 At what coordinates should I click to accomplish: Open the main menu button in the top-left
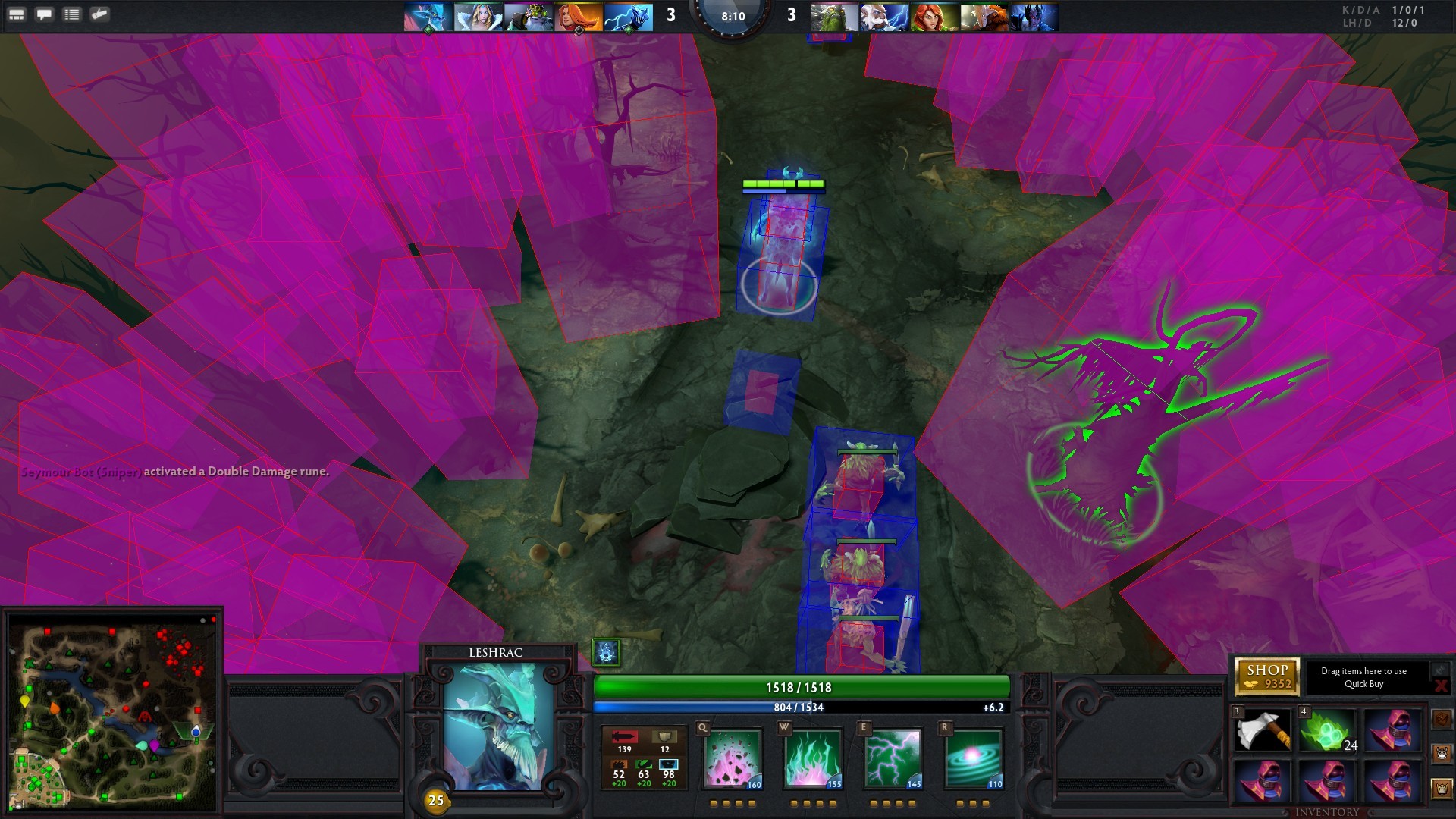click(x=17, y=14)
